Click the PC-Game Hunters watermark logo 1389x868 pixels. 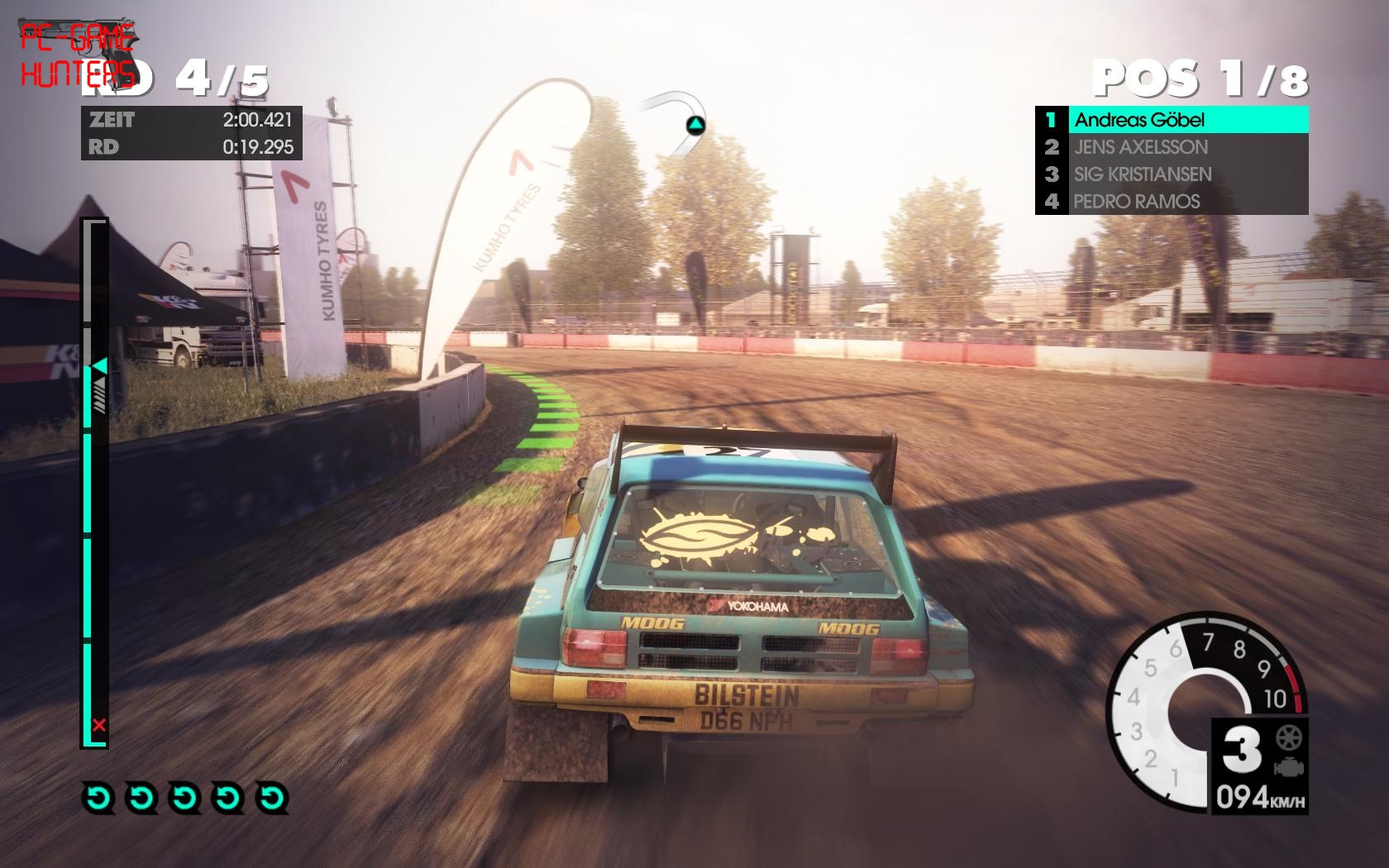(x=77, y=55)
